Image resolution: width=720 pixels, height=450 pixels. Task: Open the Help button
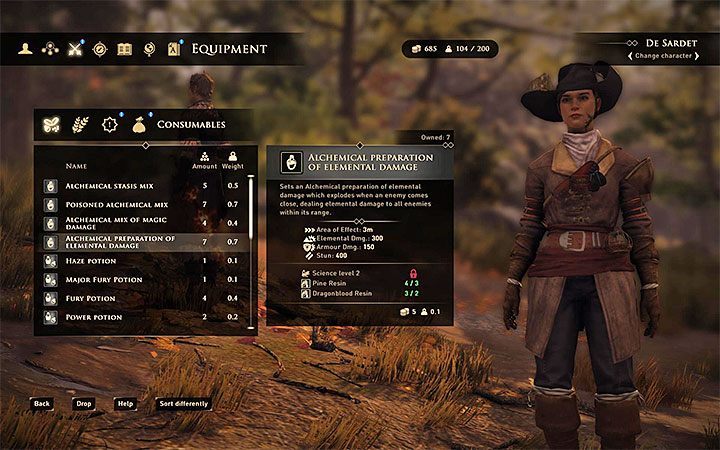coord(126,404)
